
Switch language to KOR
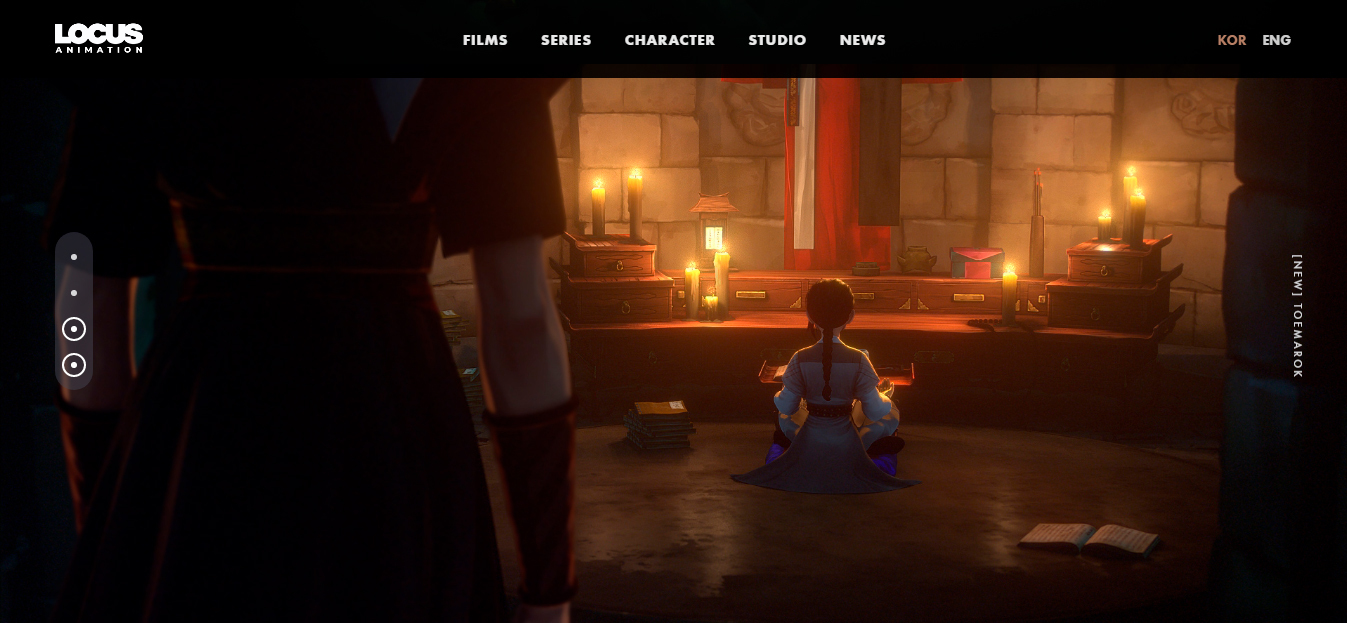coord(1231,40)
